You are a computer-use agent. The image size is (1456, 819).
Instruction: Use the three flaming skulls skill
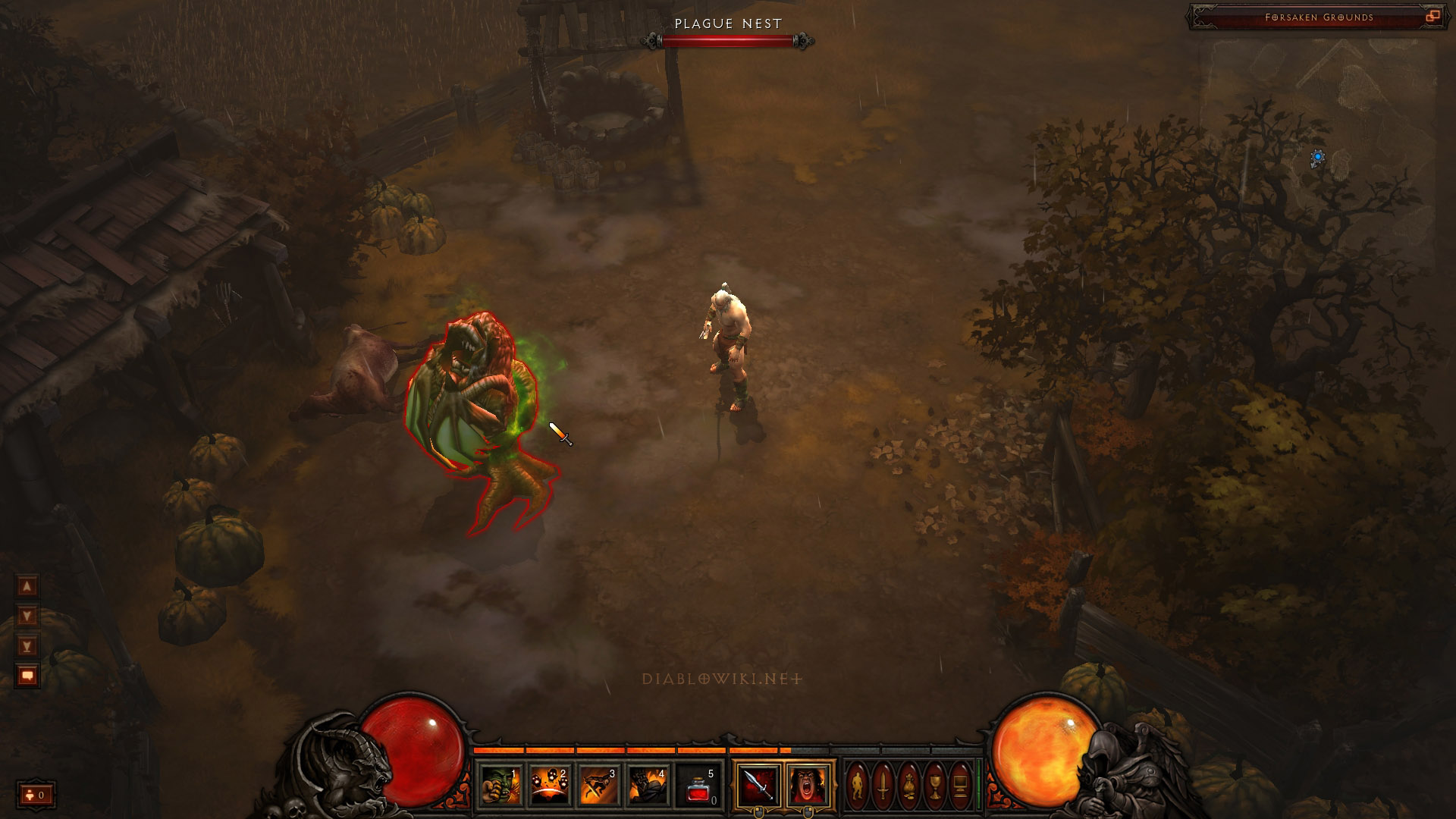click(551, 785)
